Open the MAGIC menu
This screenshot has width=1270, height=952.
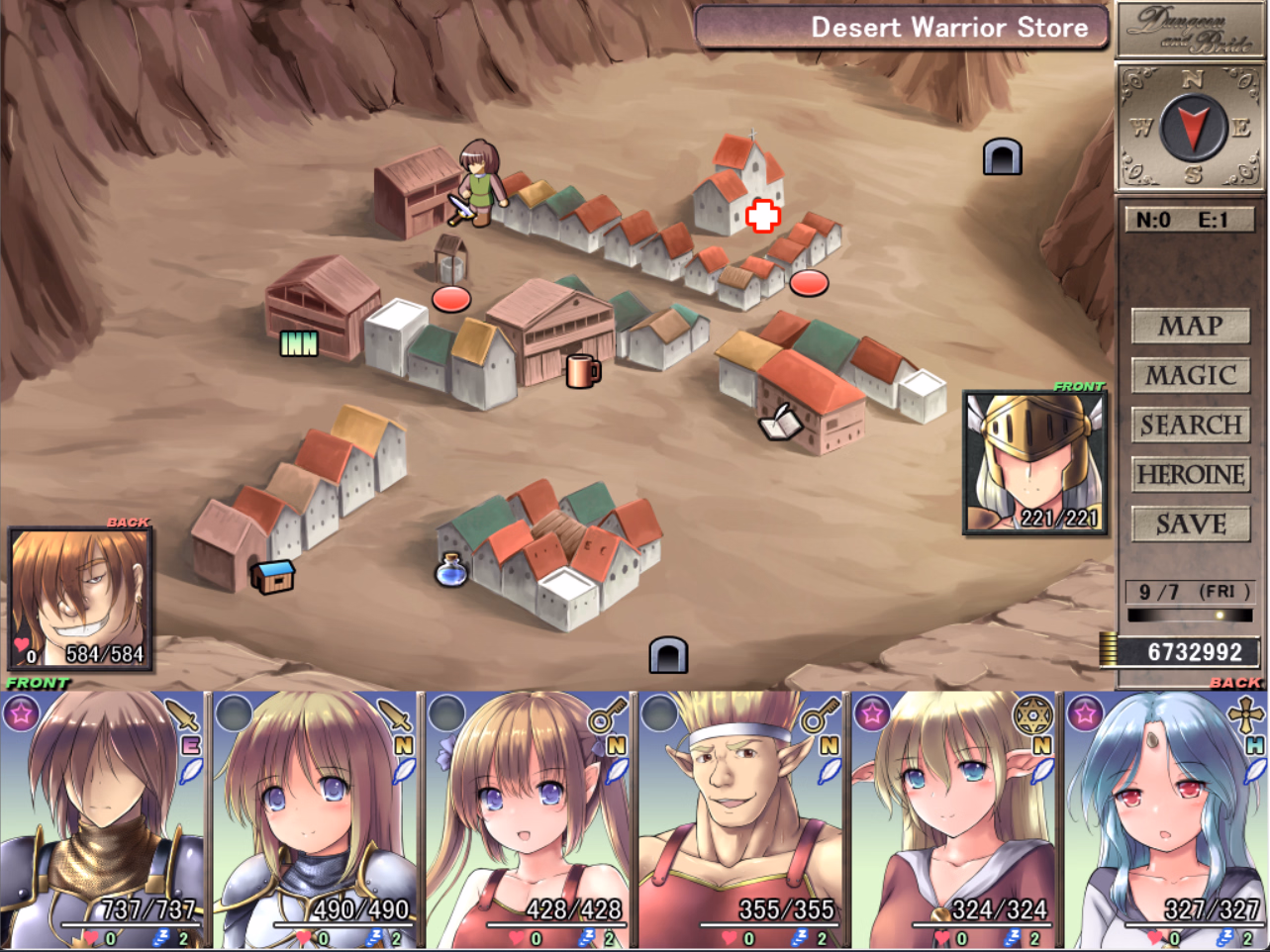pyautogui.click(x=1190, y=375)
